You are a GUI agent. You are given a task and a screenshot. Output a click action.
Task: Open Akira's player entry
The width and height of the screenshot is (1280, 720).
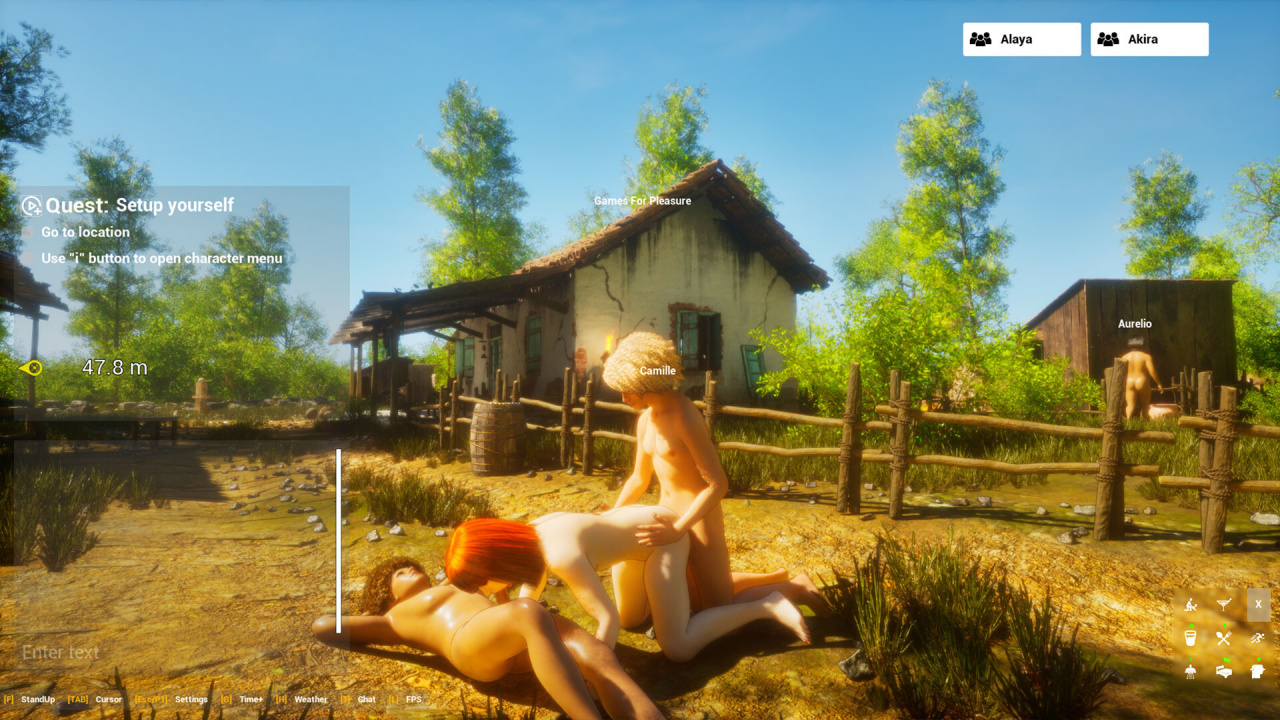point(1149,39)
